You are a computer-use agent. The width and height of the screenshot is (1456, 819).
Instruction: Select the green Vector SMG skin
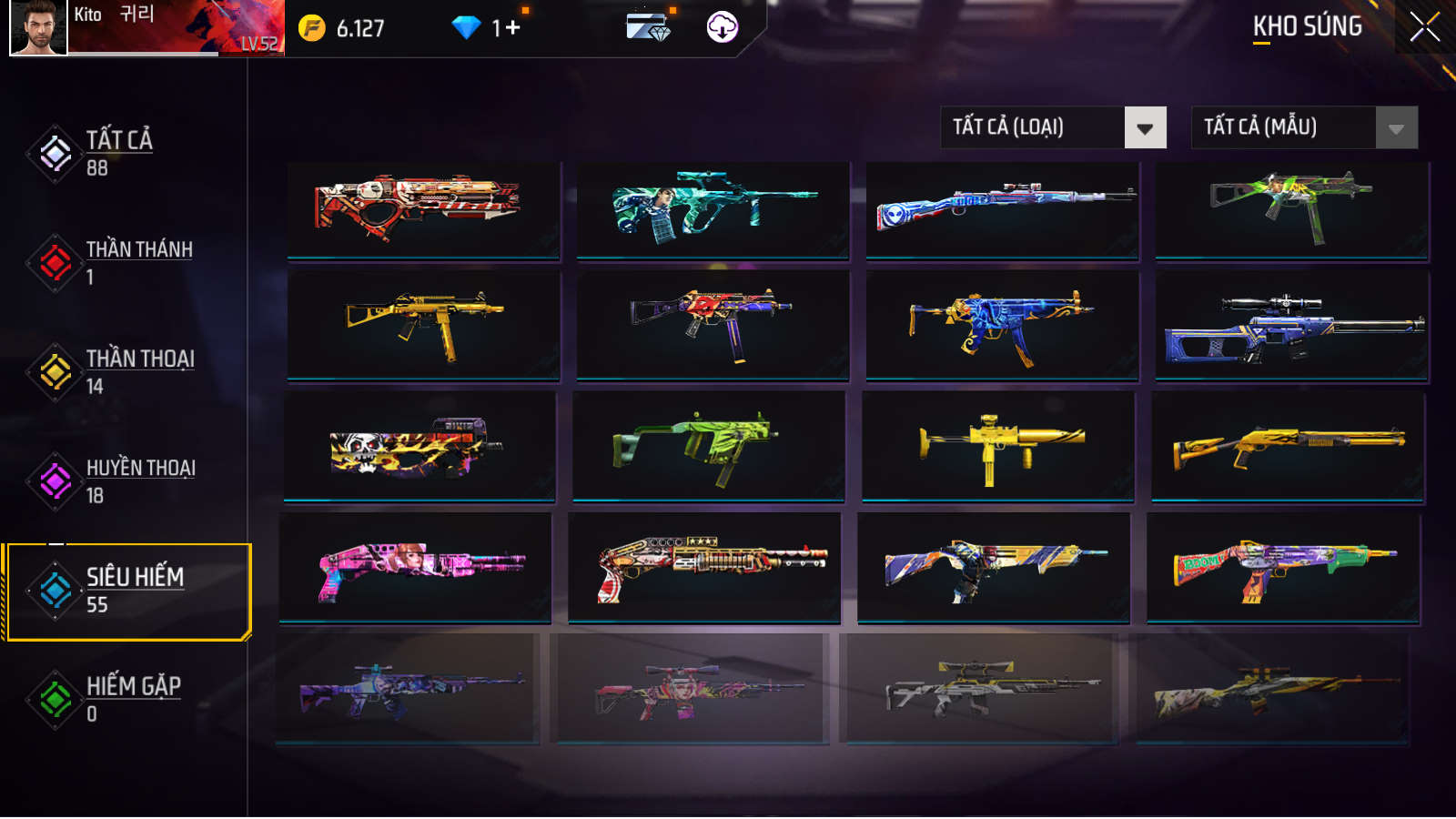click(x=708, y=446)
